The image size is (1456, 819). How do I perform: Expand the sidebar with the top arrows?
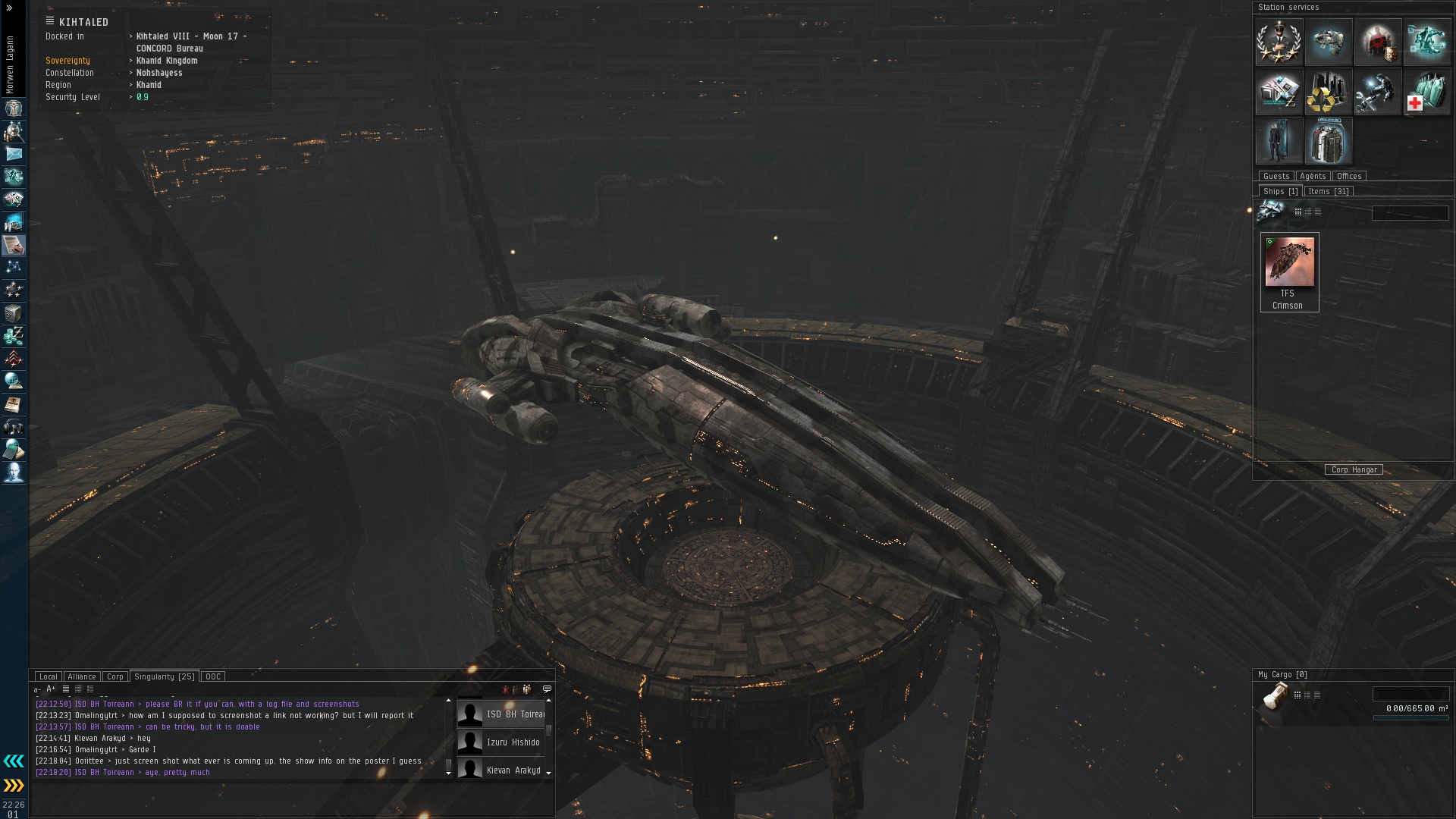tap(9, 8)
